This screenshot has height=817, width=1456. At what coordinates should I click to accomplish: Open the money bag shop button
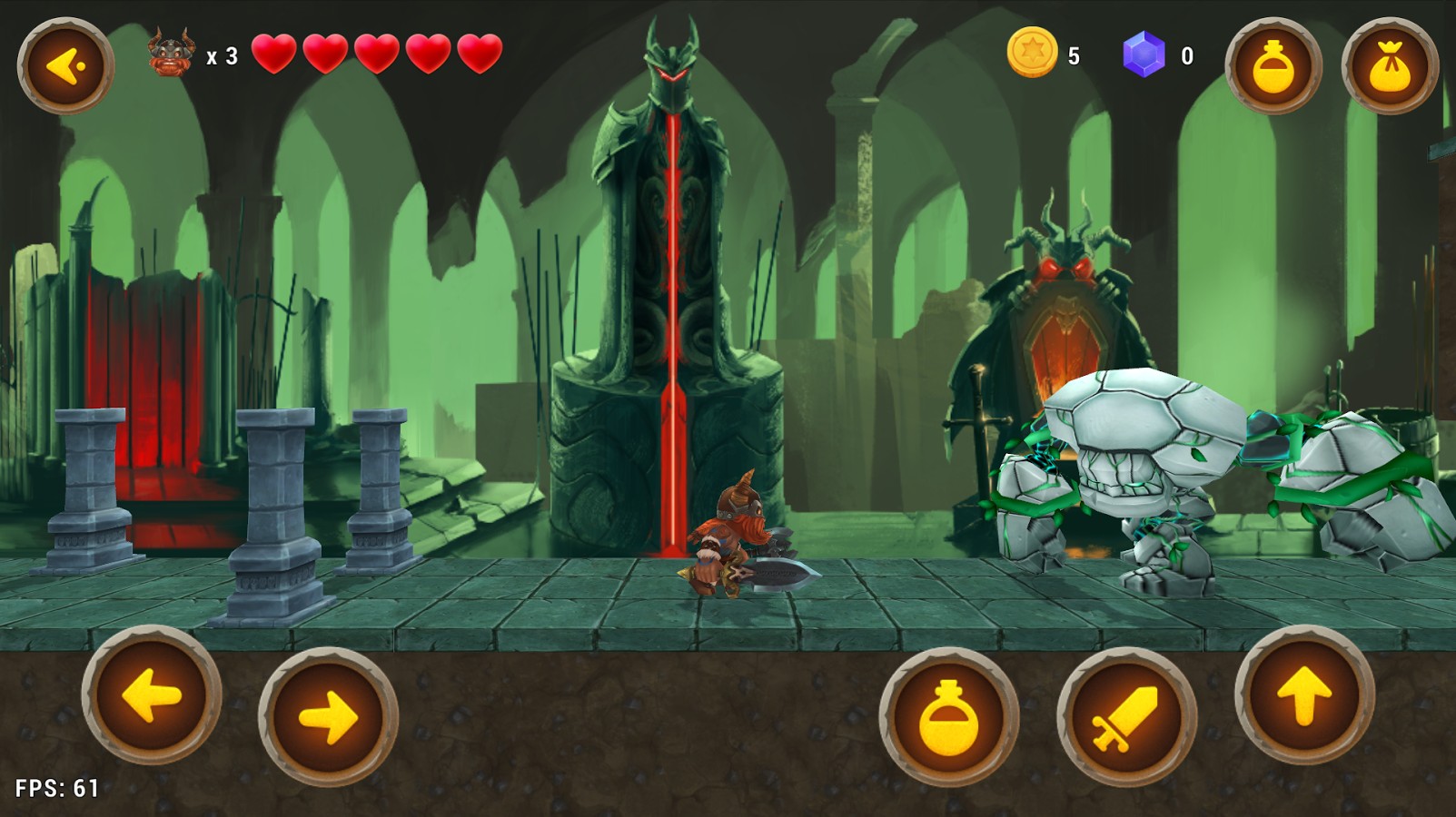point(1390,65)
